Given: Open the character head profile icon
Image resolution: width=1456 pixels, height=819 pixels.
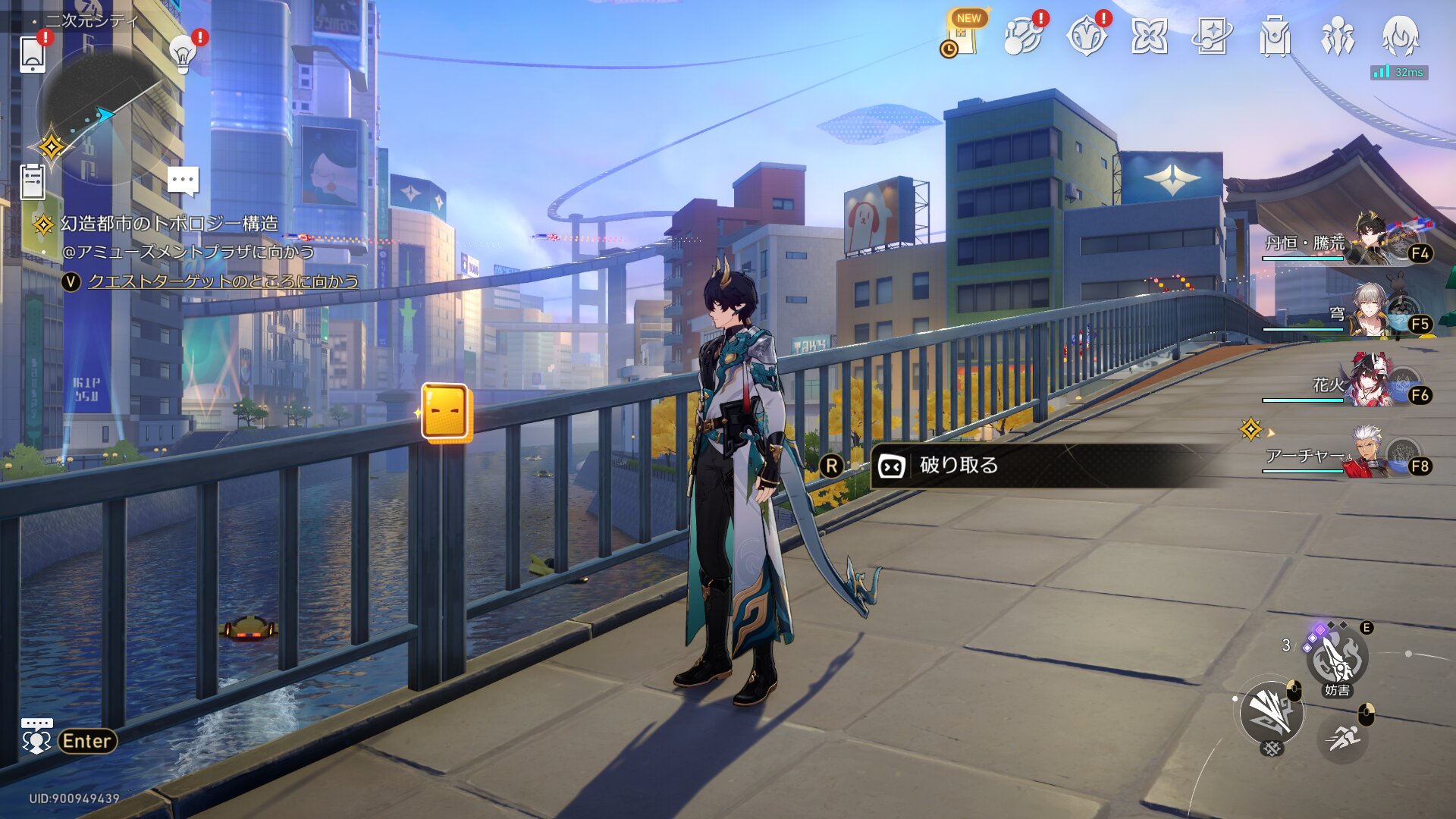Looking at the screenshot, I should pyautogui.click(x=1400, y=36).
